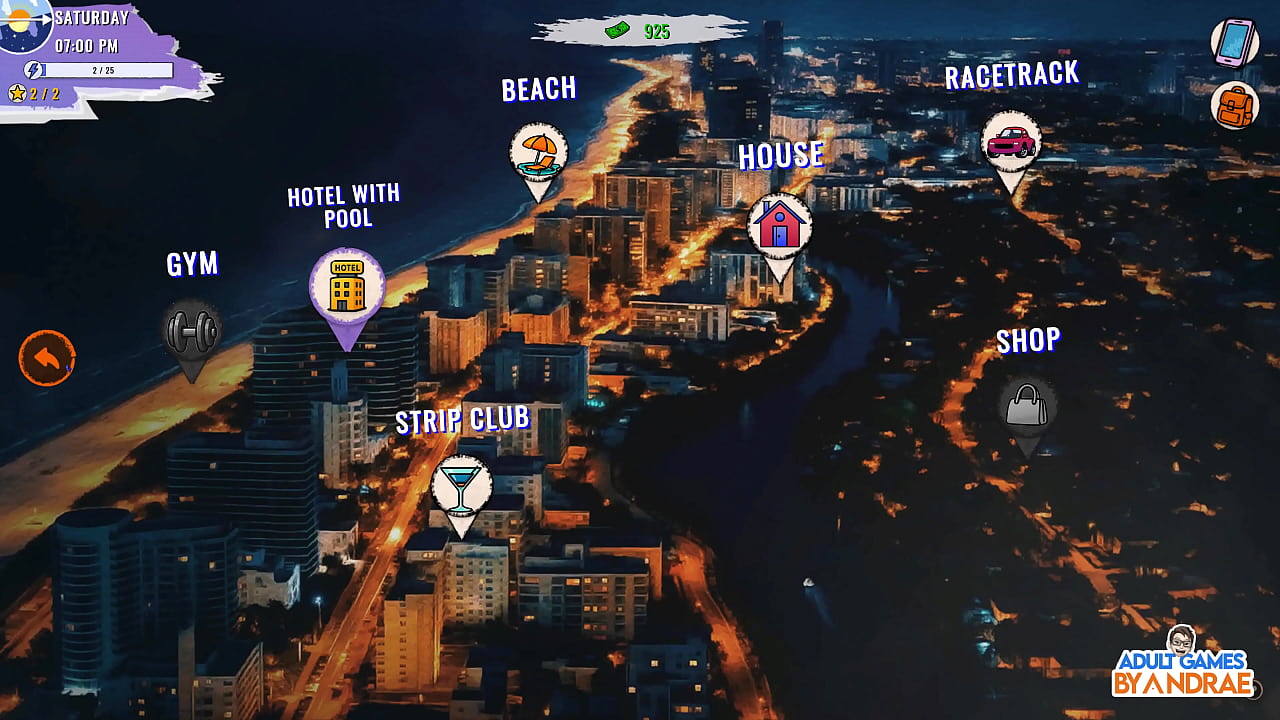Screen dimensions: 1280x720
Task: Open the smartphone menu icon
Action: pyautogui.click(x=1235, y=43)
